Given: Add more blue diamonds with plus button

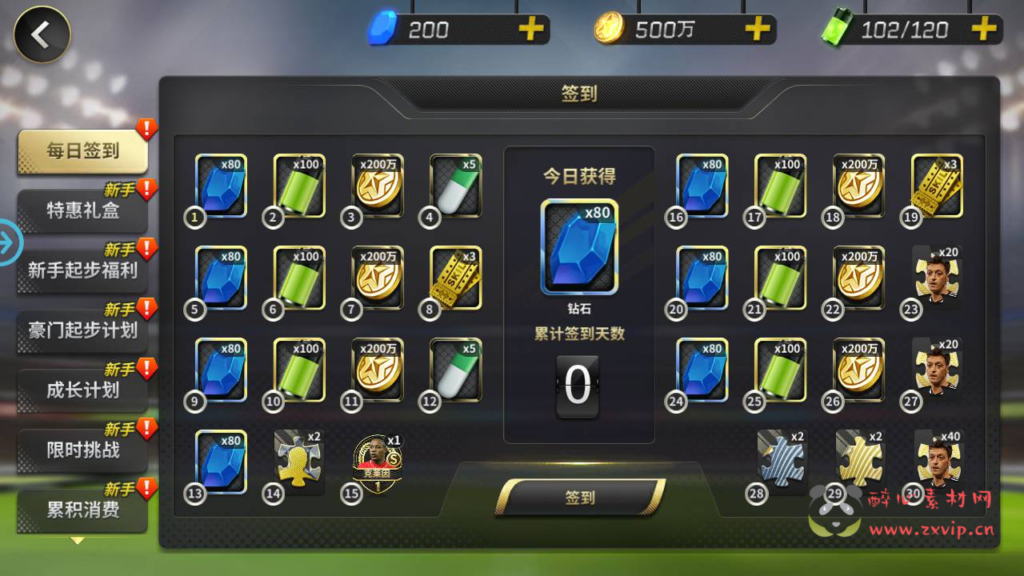Looking at the screenshot, I should 531,29.
